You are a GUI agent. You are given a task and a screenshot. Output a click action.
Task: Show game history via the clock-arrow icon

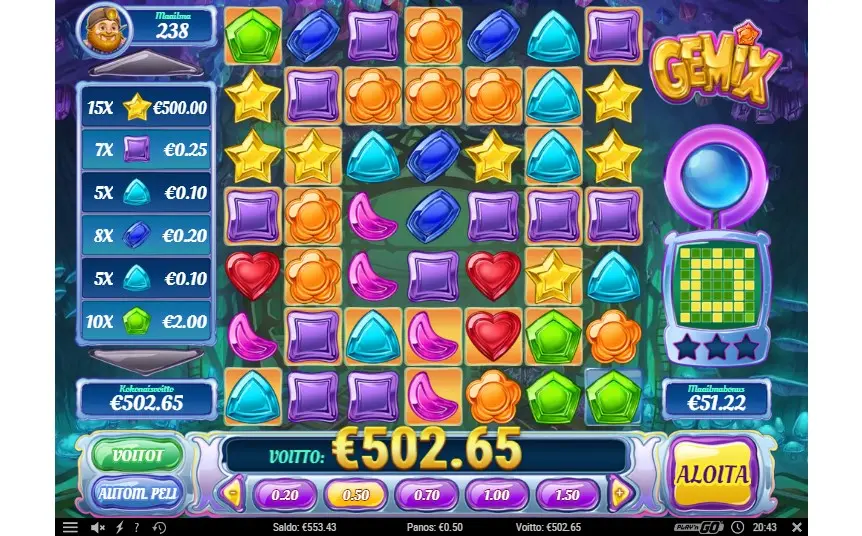pos(737,527)
